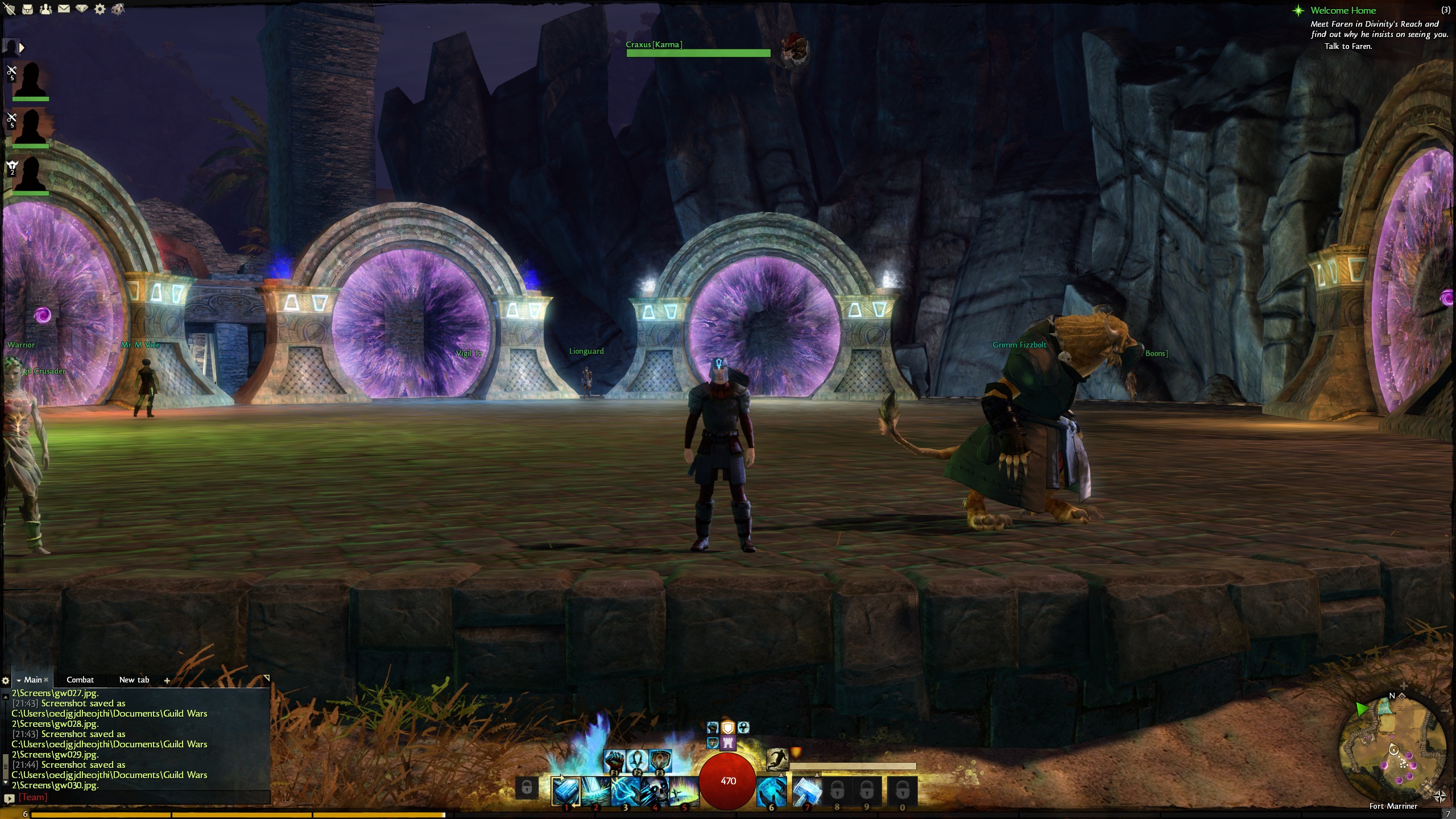This screenshot has height=819, width=1456.
Task: Open the inventory bag icon
Action: pyautogui.click(x=28, y=9)
